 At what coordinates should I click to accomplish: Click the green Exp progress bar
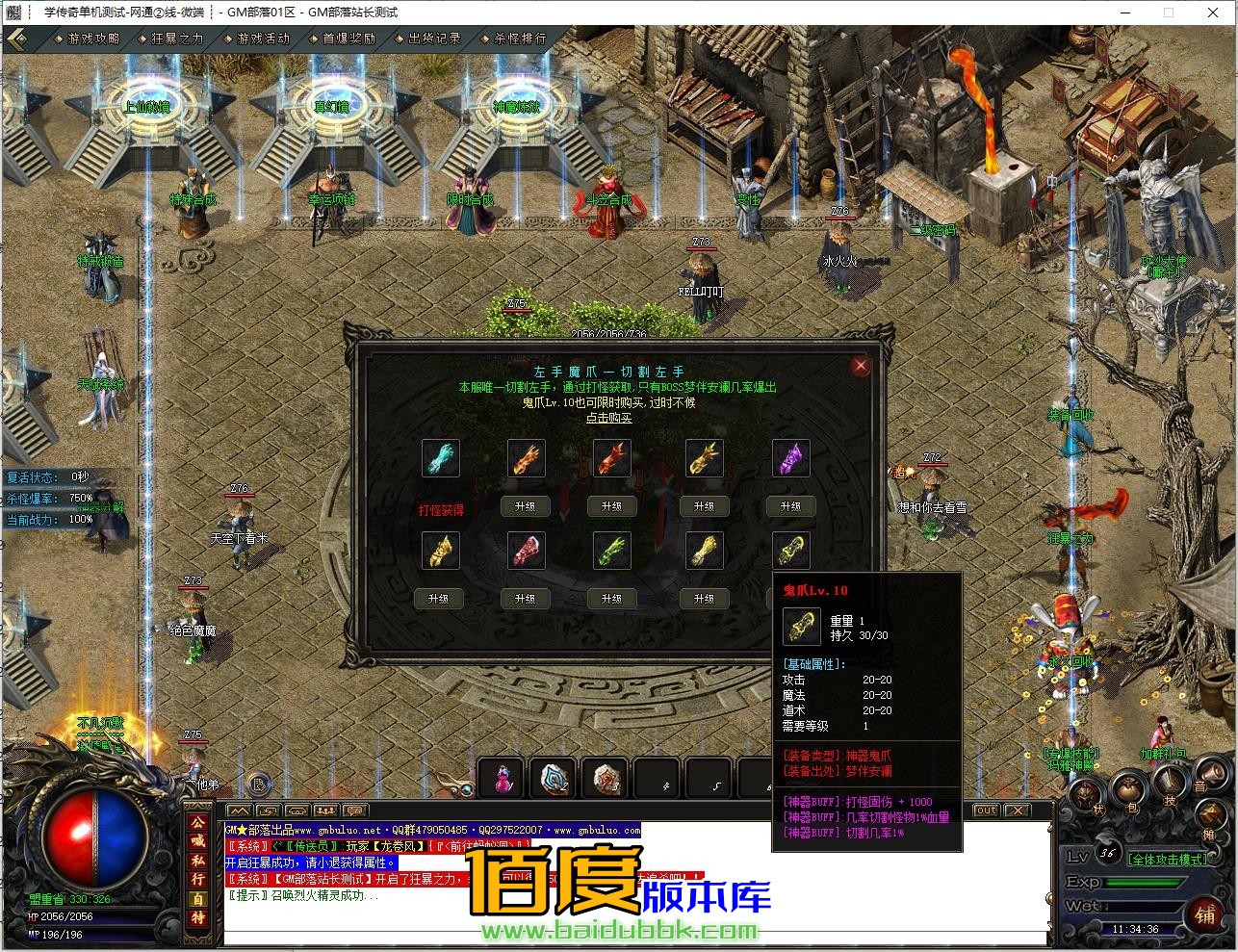(1143, 883)
